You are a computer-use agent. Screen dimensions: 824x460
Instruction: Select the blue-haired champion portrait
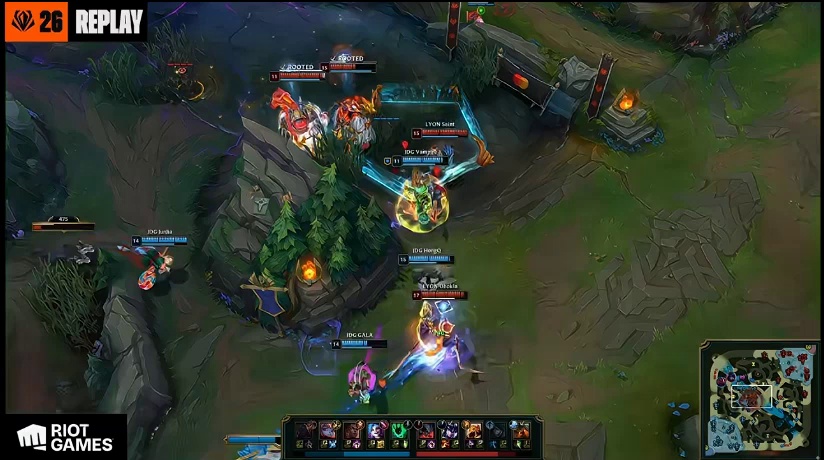376,431
